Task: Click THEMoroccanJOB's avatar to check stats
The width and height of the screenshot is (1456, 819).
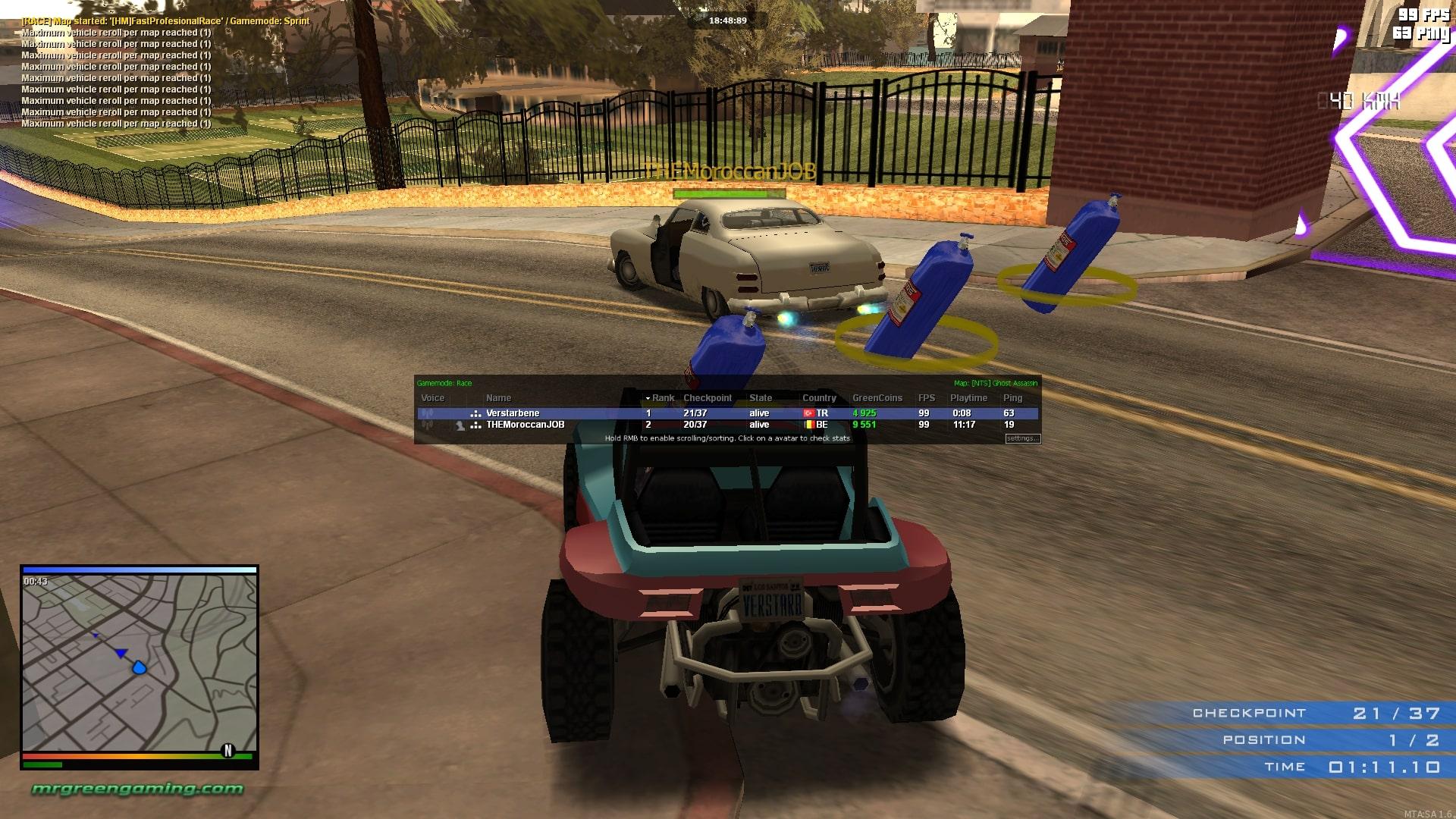Action: pos(460,425)
